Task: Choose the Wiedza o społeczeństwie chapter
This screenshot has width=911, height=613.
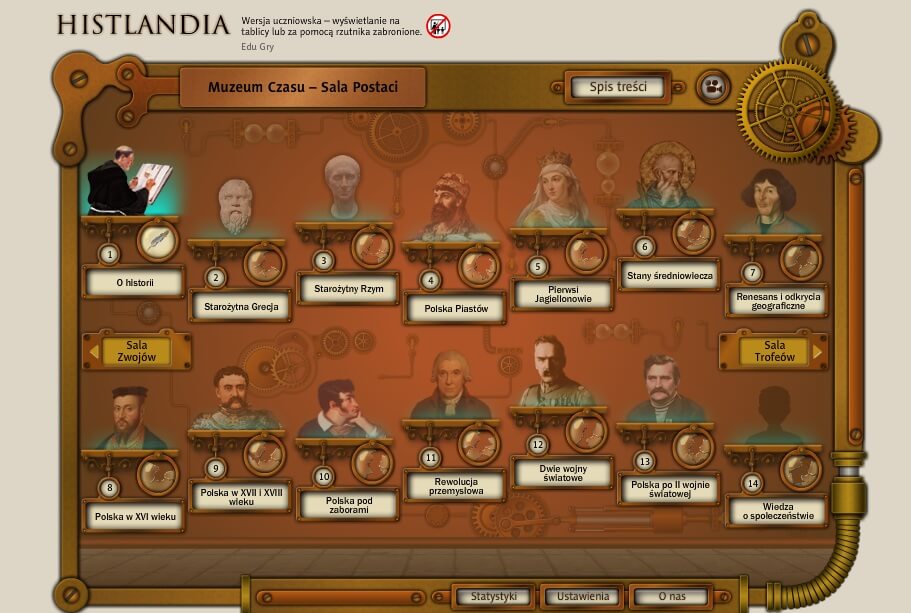Action: (776, 511)
